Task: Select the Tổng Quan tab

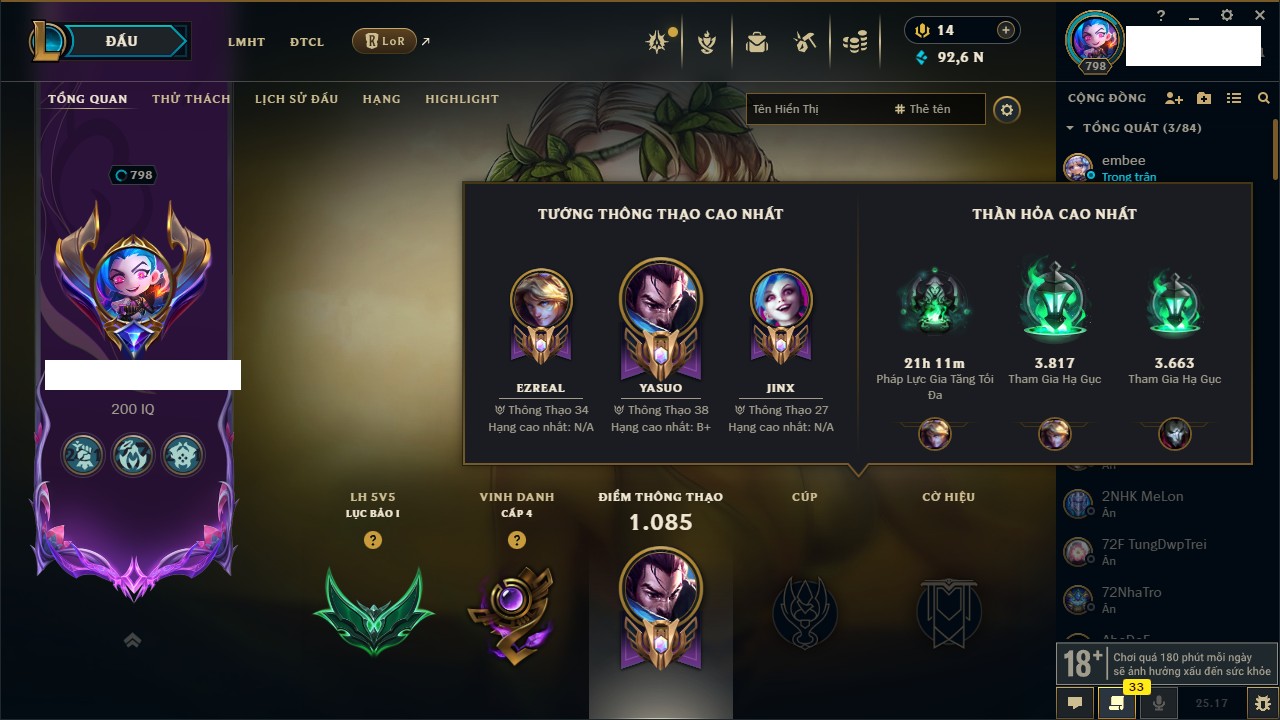Action: [88, 99]
